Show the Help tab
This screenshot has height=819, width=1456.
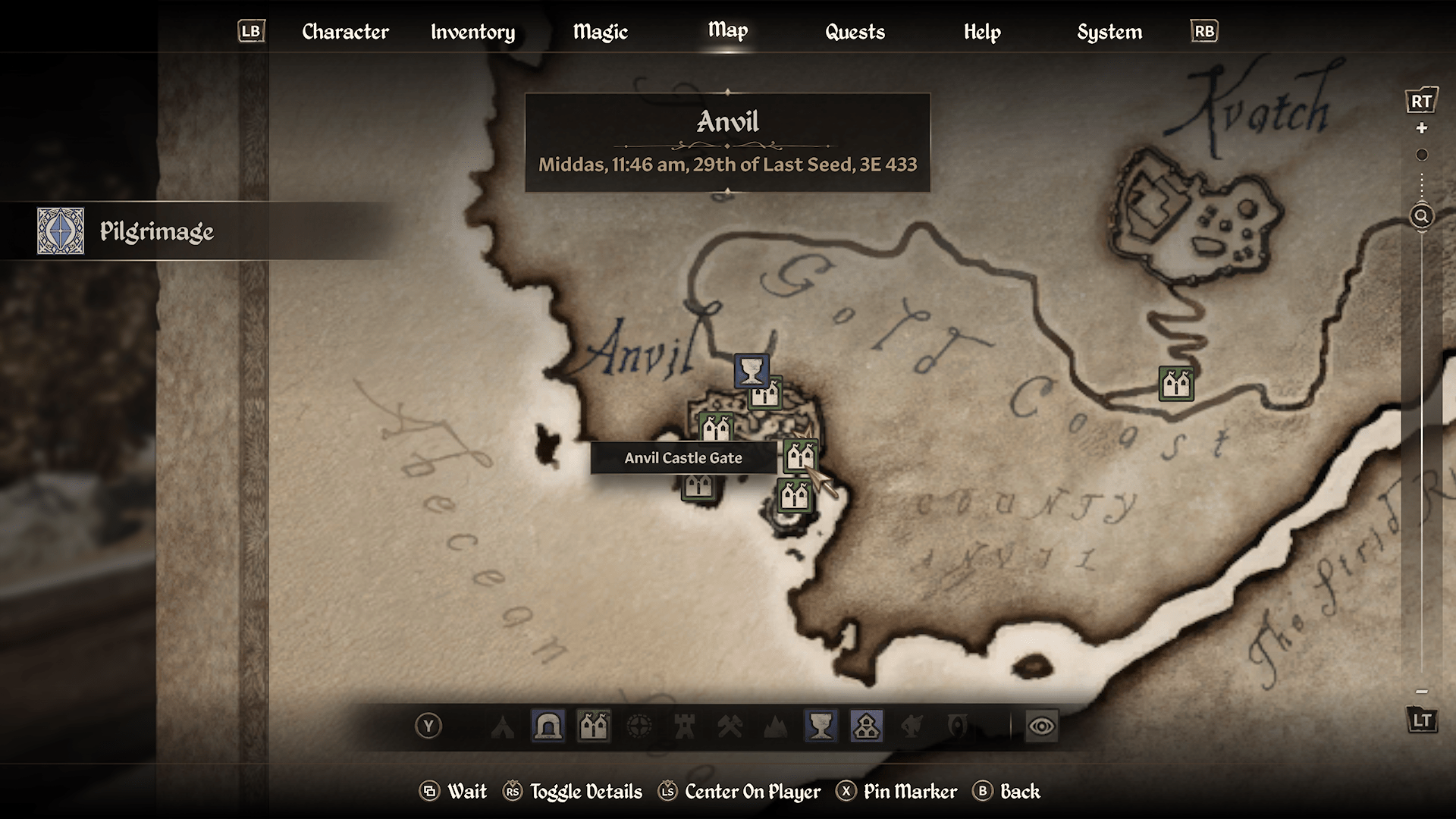pyautogui.click(x=982, y=32)
